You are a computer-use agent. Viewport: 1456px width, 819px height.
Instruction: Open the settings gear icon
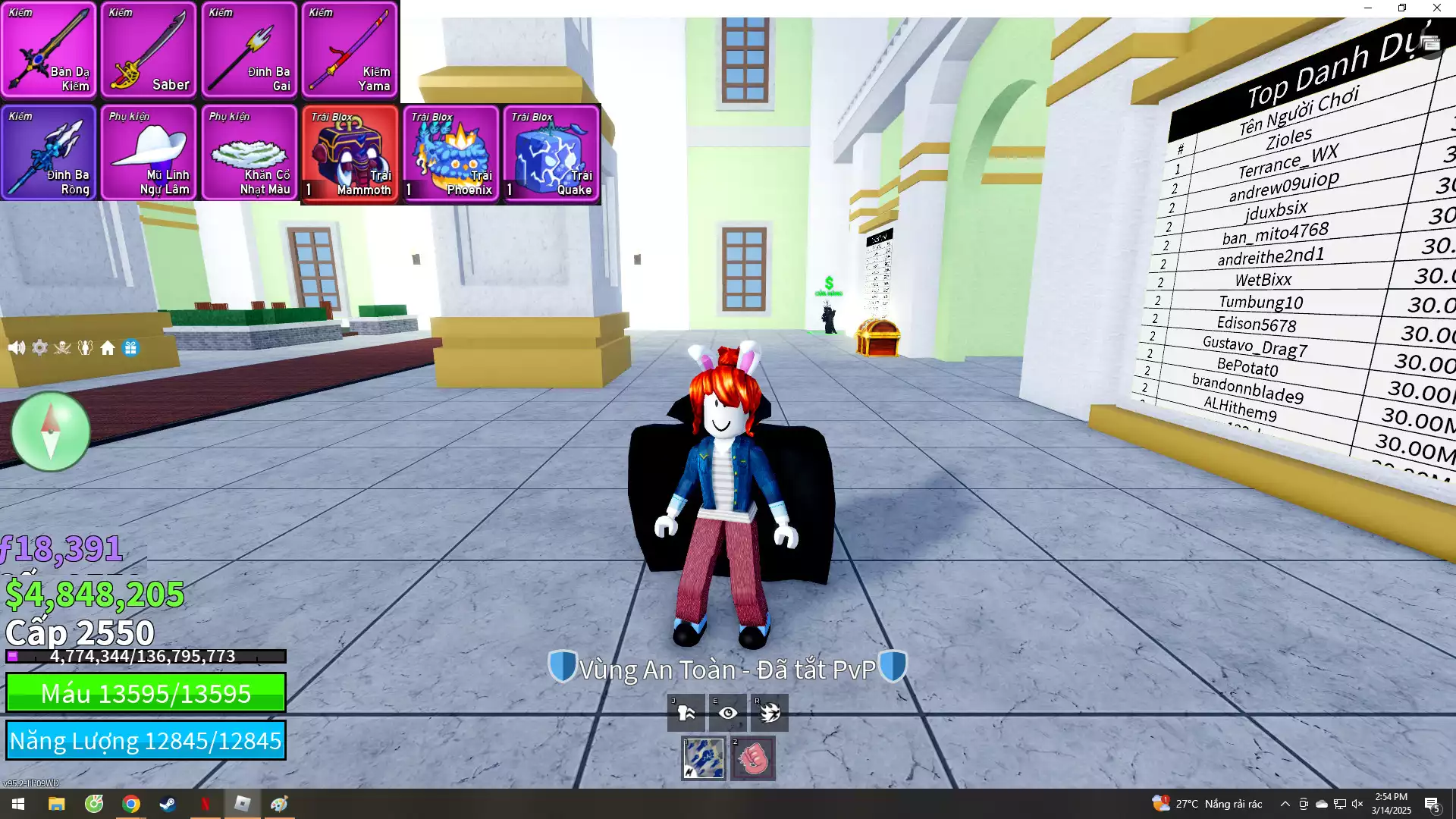click(x=39, y=347)
